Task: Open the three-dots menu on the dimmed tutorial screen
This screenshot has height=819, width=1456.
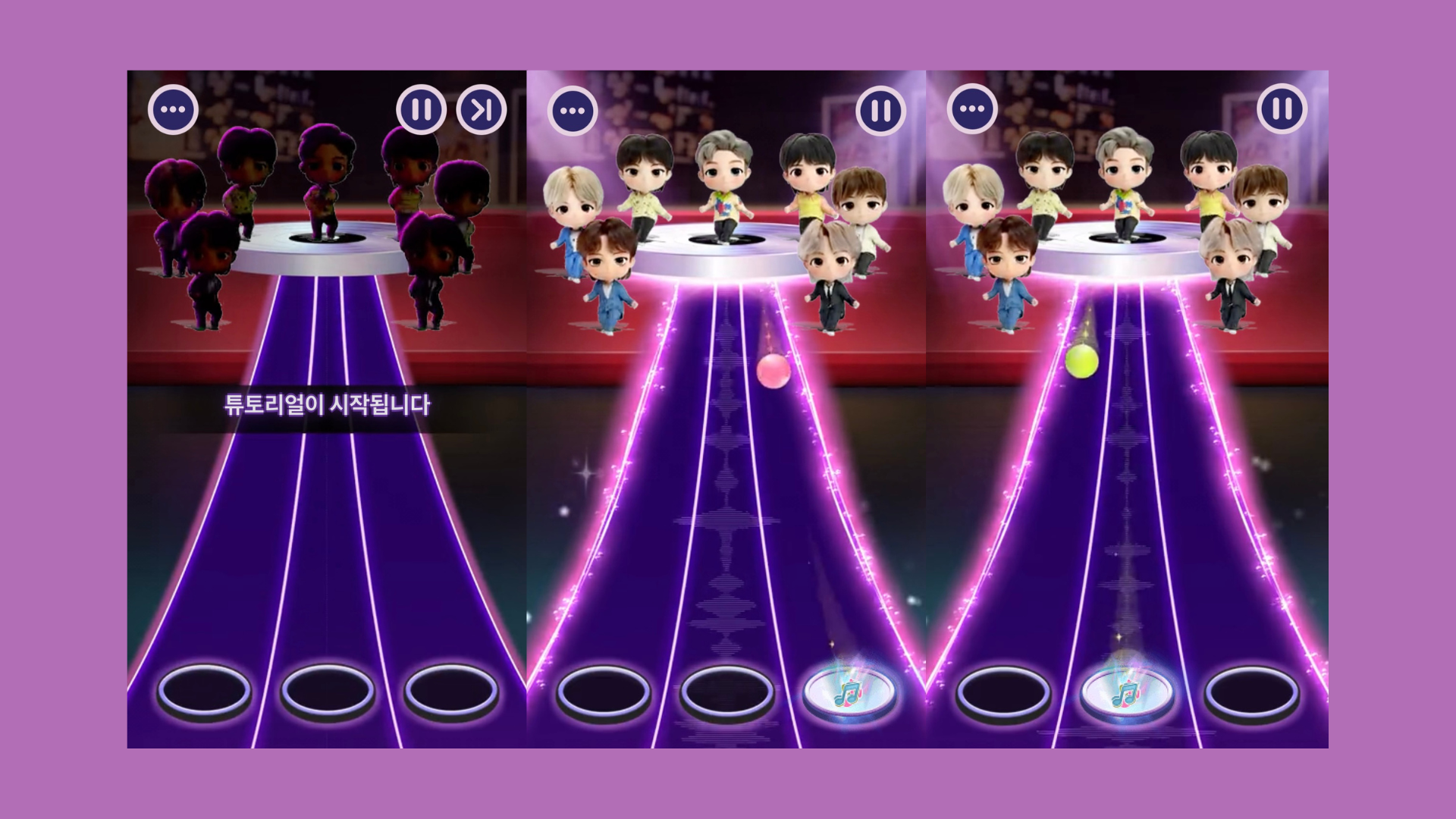Action: 173,111
